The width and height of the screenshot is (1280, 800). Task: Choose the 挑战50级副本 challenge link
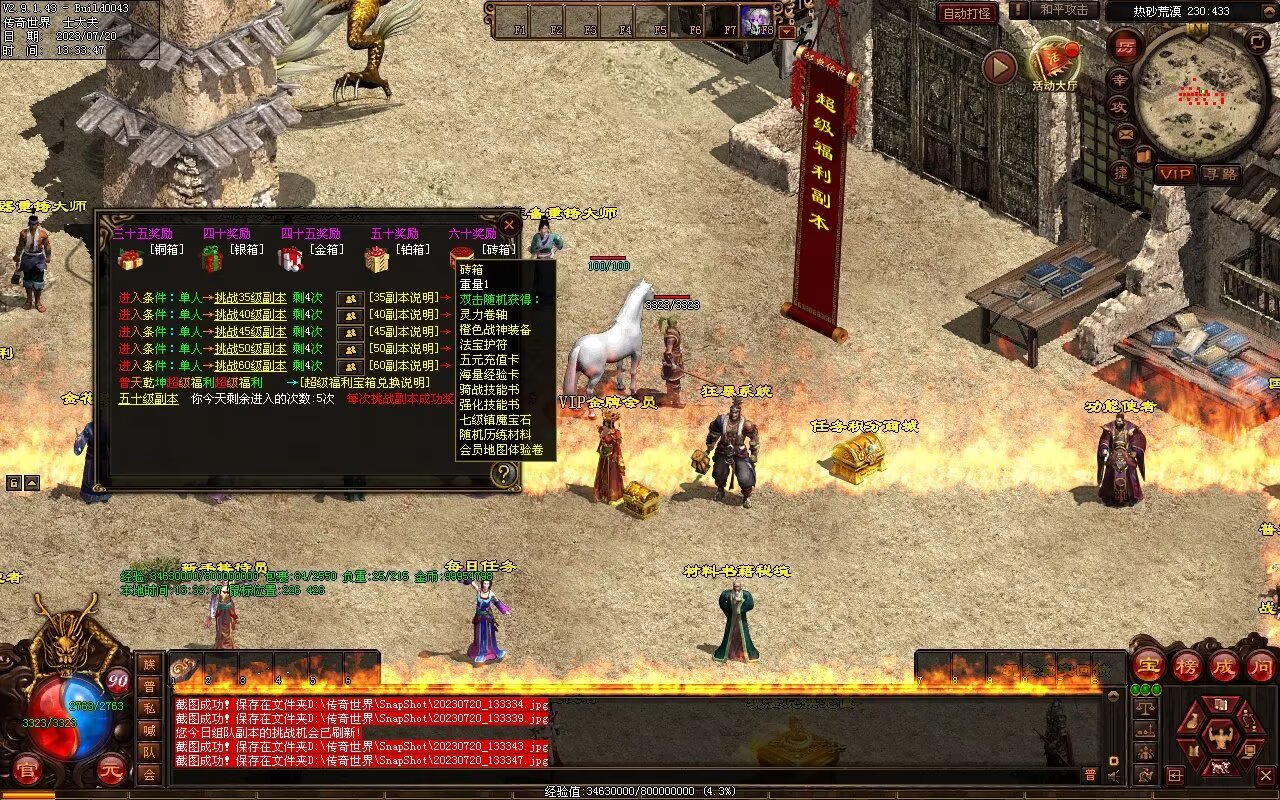[250, 349]
